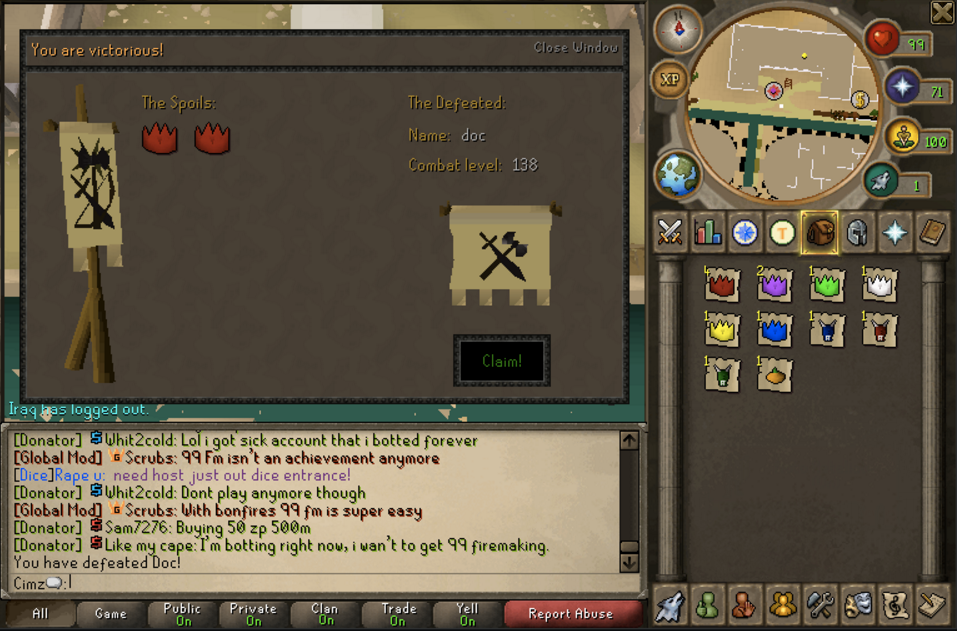Click the Report Abuse button
The height and width of the screenshot is (631, 957).
570,614
